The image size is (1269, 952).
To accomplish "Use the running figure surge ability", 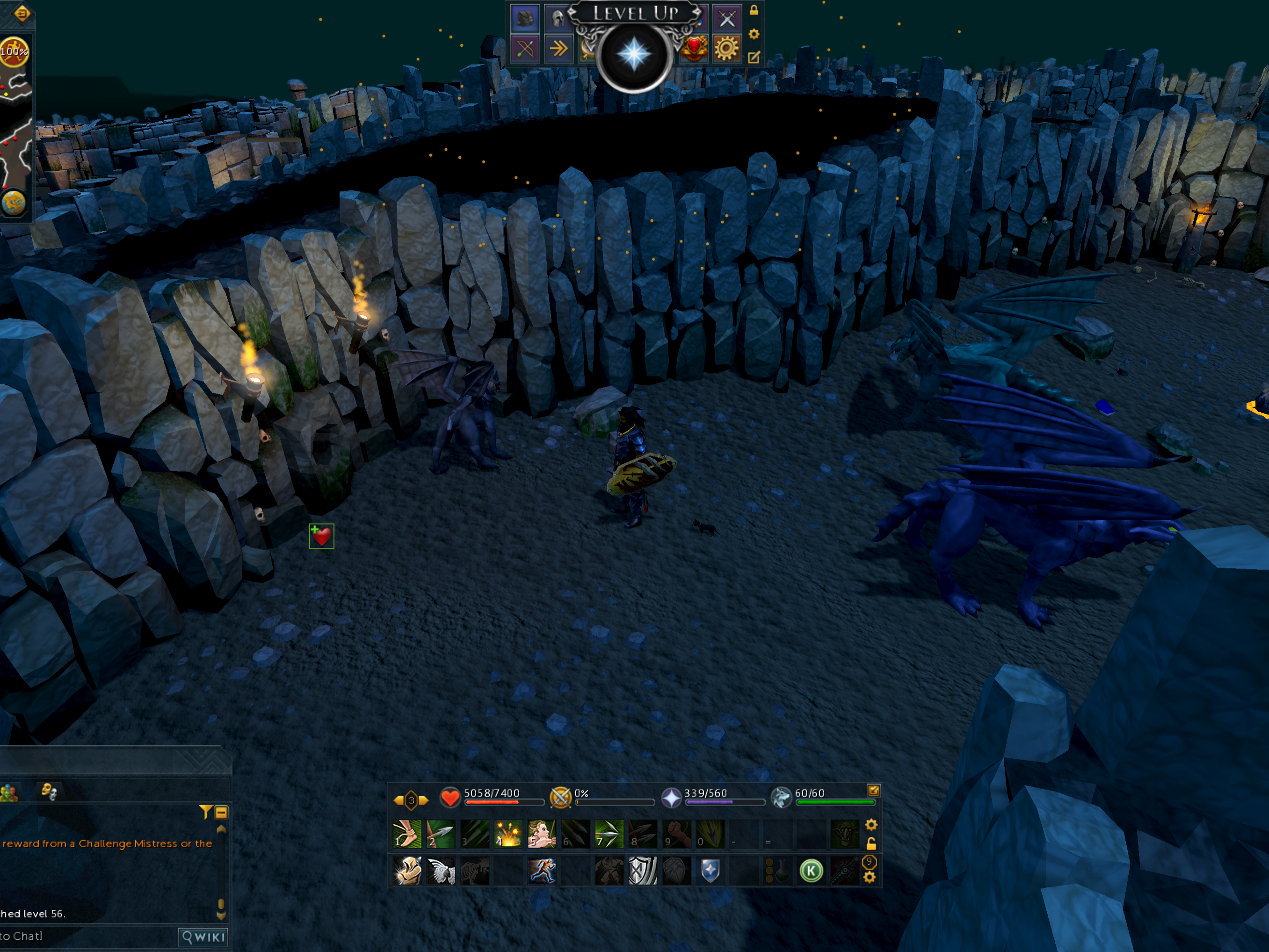I will pos(542,871).
